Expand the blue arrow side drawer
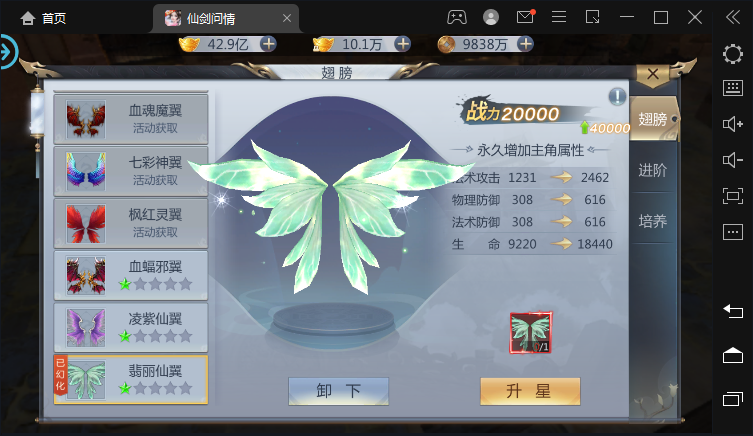753x436 pixels. (x=9, y=52)
